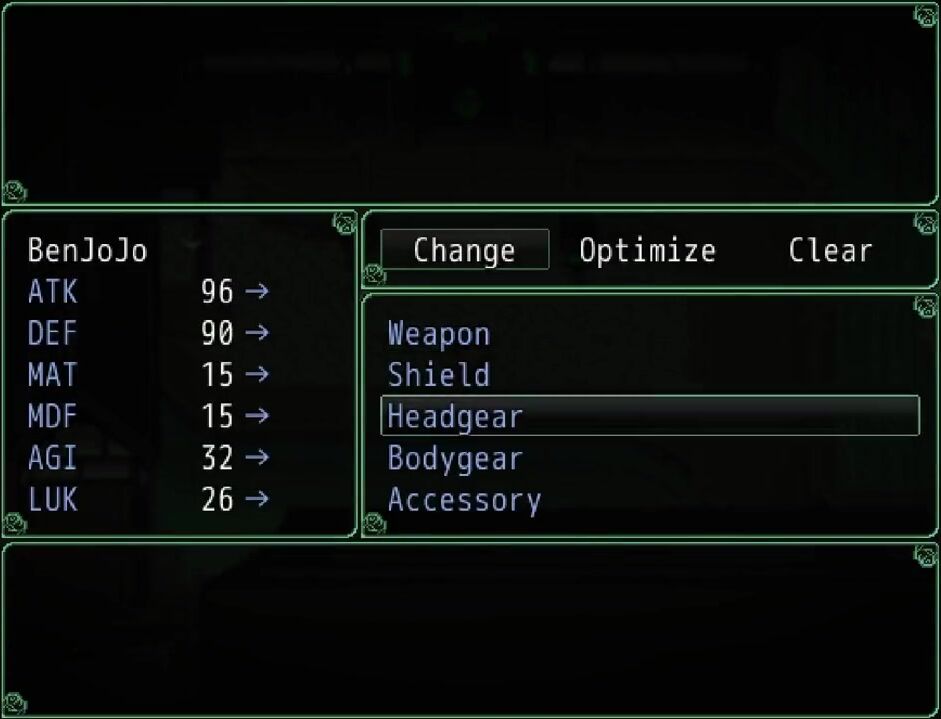Choose the Bodygear equipment slot
The image size is (941, 719).
click(455, 459)
